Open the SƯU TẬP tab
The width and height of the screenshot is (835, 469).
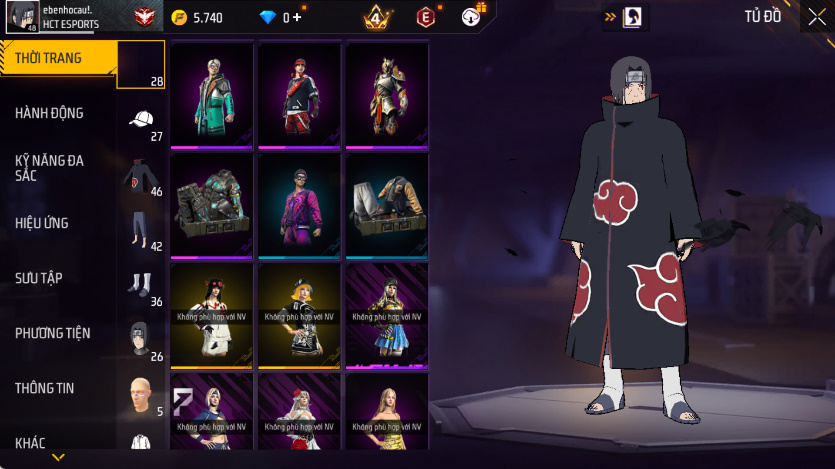[39, 278]
